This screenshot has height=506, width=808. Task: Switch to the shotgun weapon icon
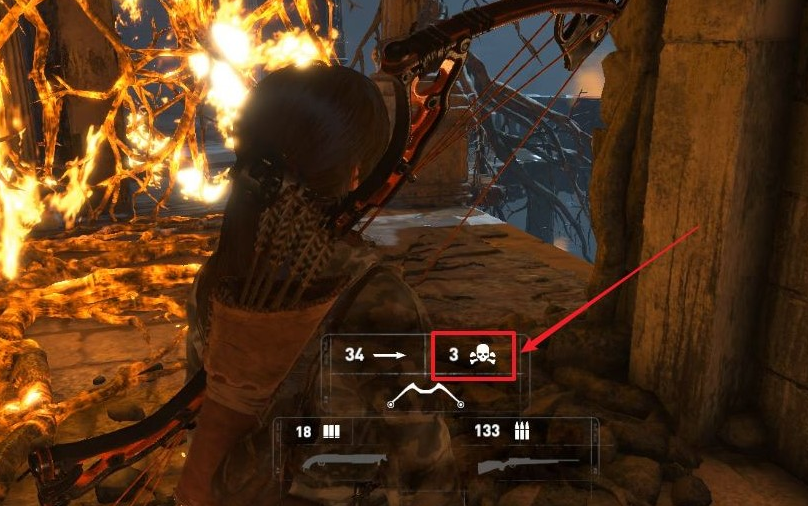click(343, 463)
